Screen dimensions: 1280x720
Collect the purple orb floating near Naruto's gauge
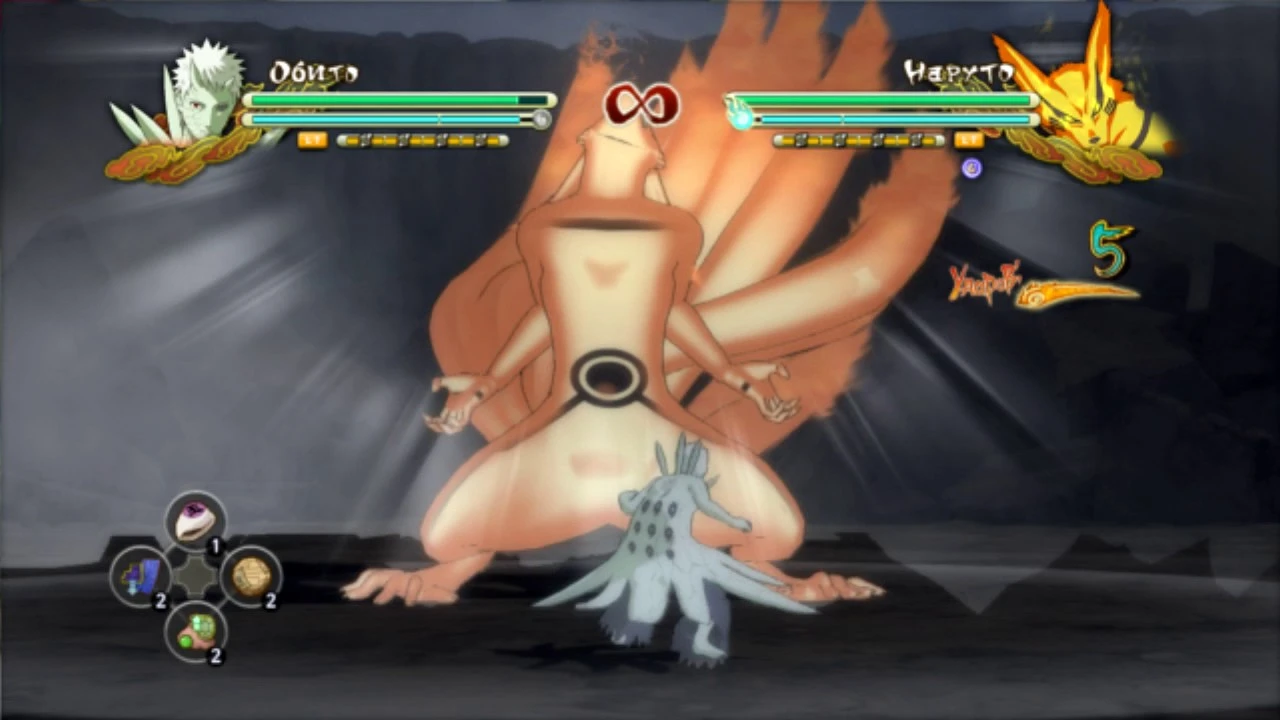(972, 168)
